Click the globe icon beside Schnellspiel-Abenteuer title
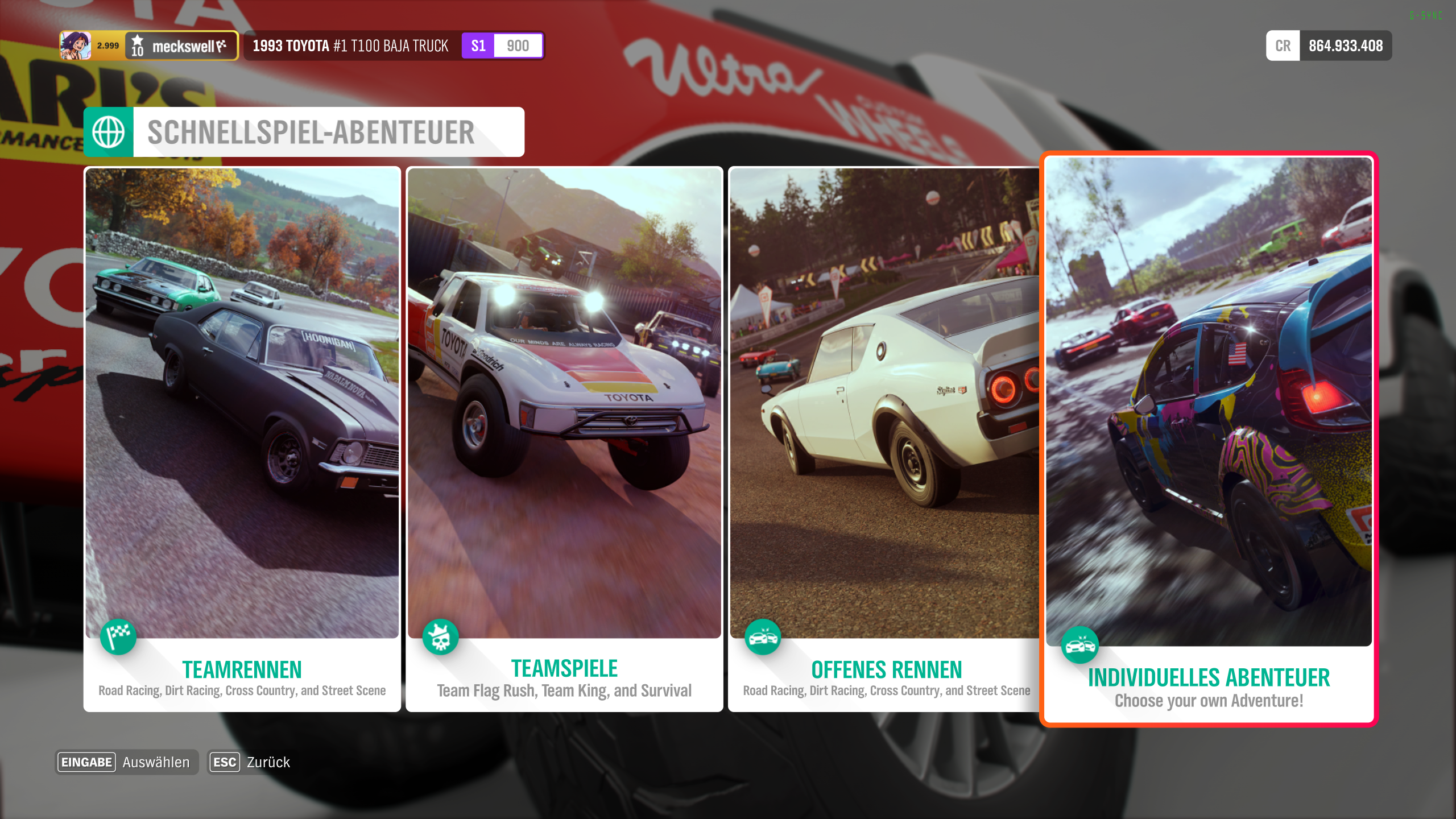This screenshot has height=819, width=1456. [x=109, y=131]
